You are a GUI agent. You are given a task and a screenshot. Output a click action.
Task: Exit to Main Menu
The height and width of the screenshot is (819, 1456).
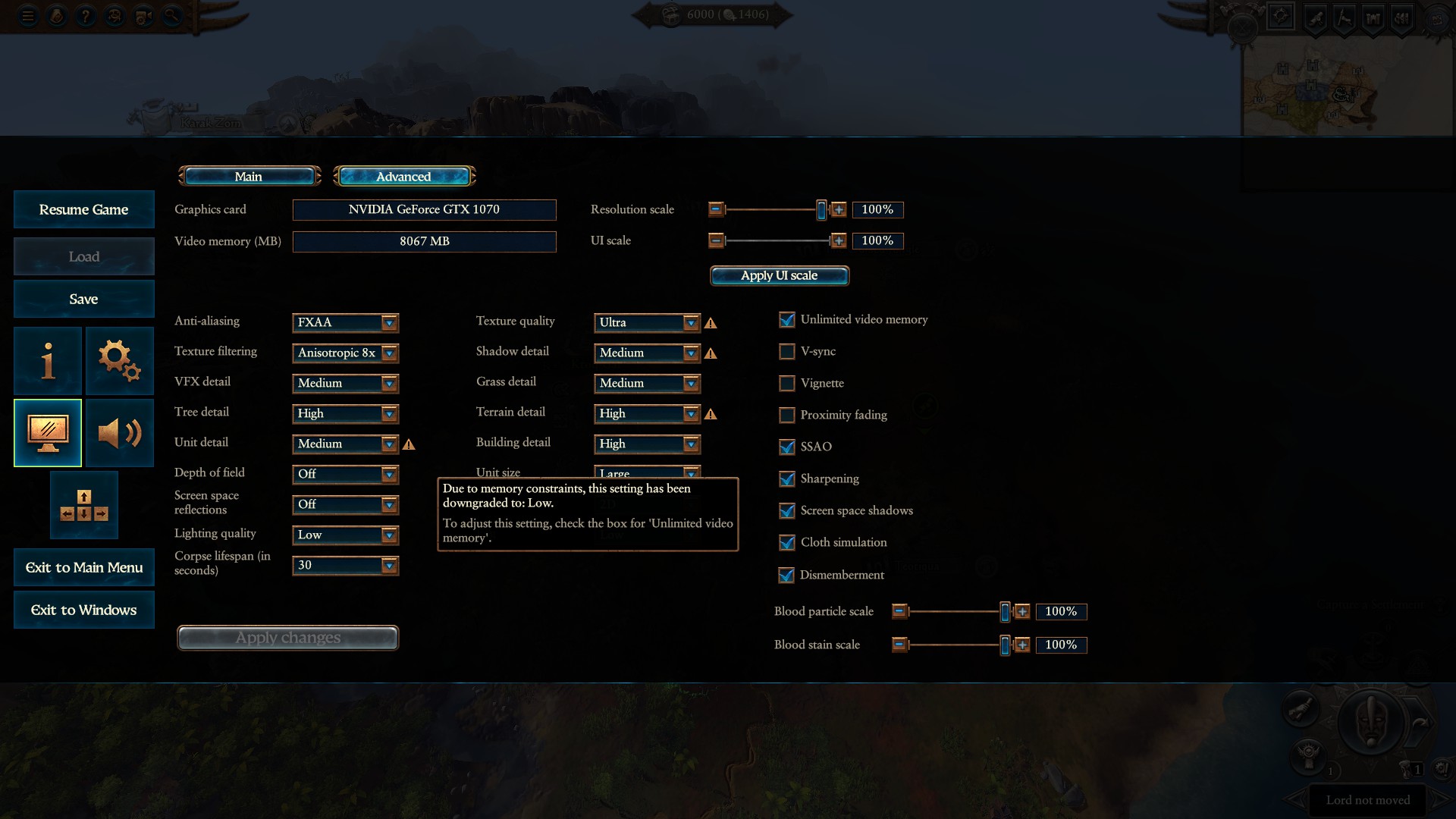coord(83,567)
